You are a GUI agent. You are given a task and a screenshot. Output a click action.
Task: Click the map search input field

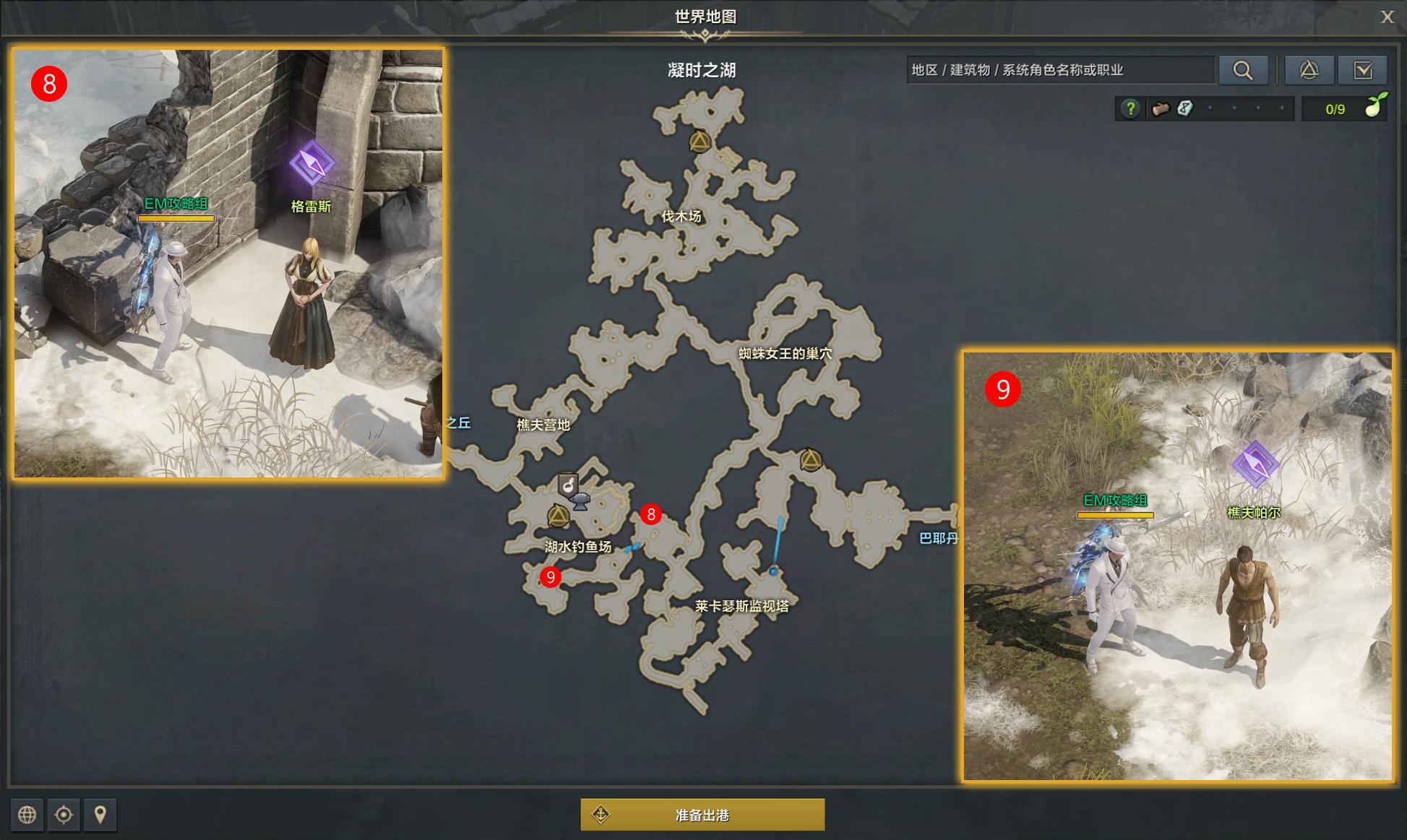[x=1059, y=70]
